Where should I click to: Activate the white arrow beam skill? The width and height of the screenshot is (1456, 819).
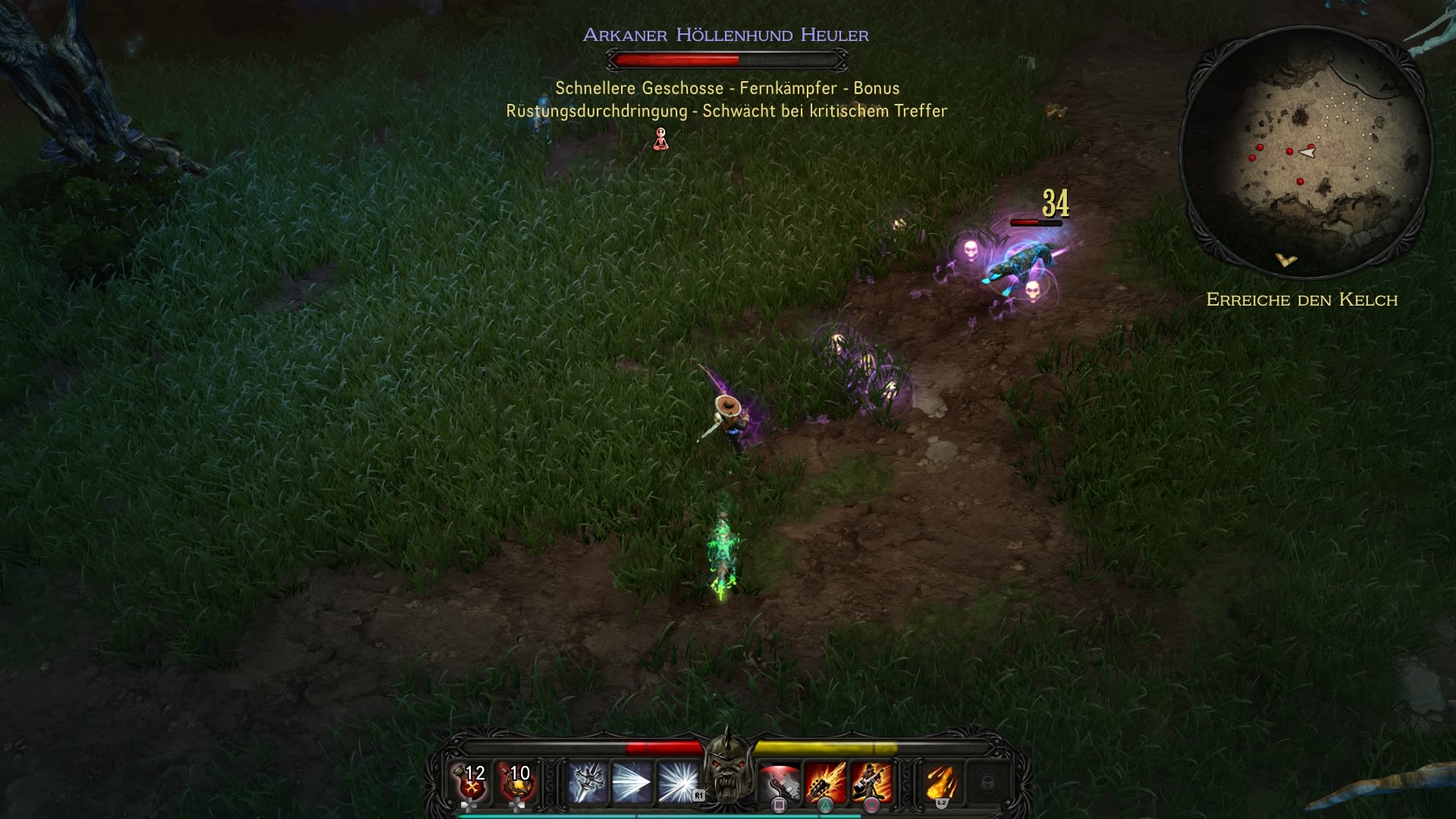(632, 783)
